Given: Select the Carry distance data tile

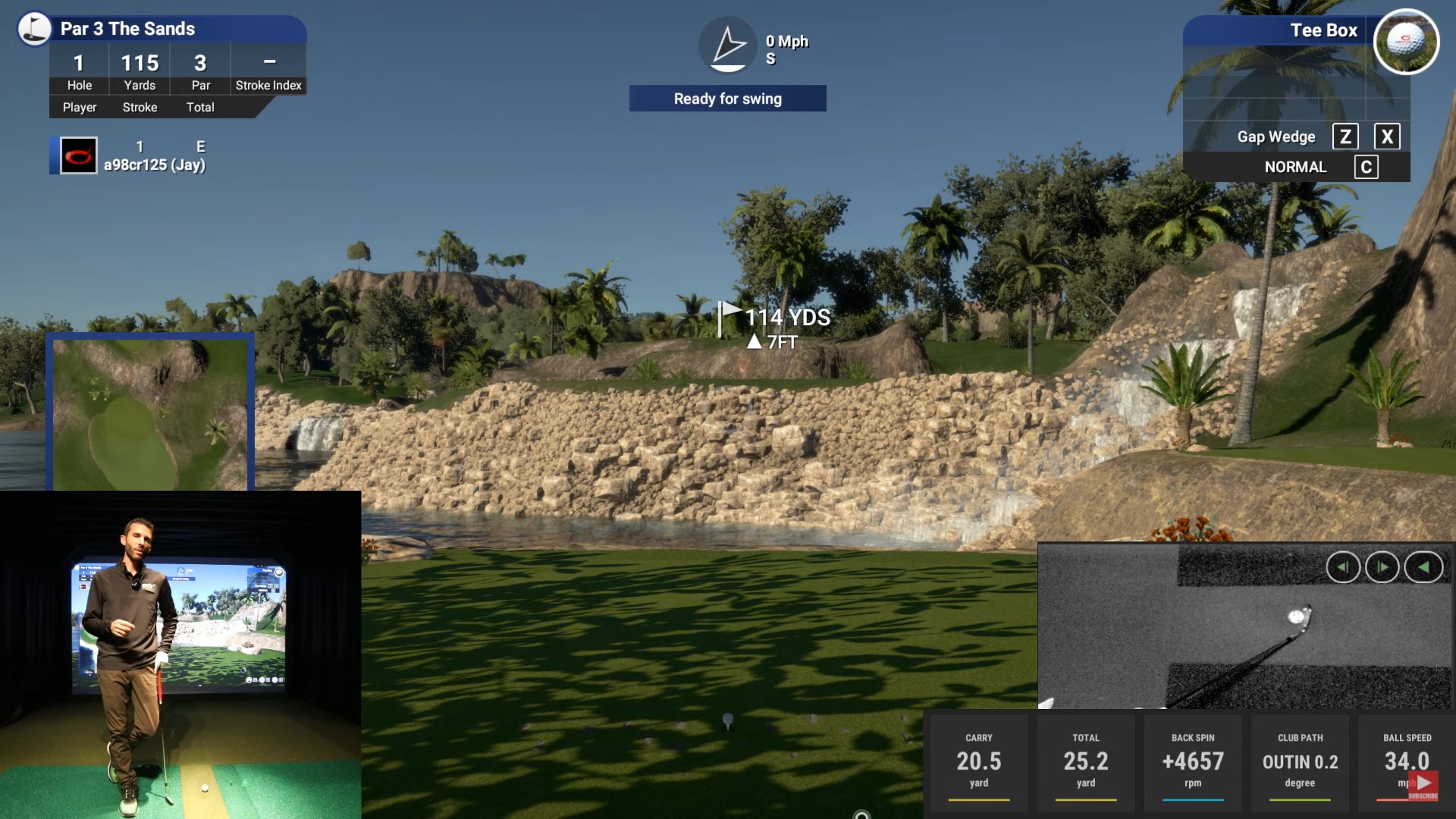Looking at the screenshot, I should pyautogui.click(x=978, y=761).
